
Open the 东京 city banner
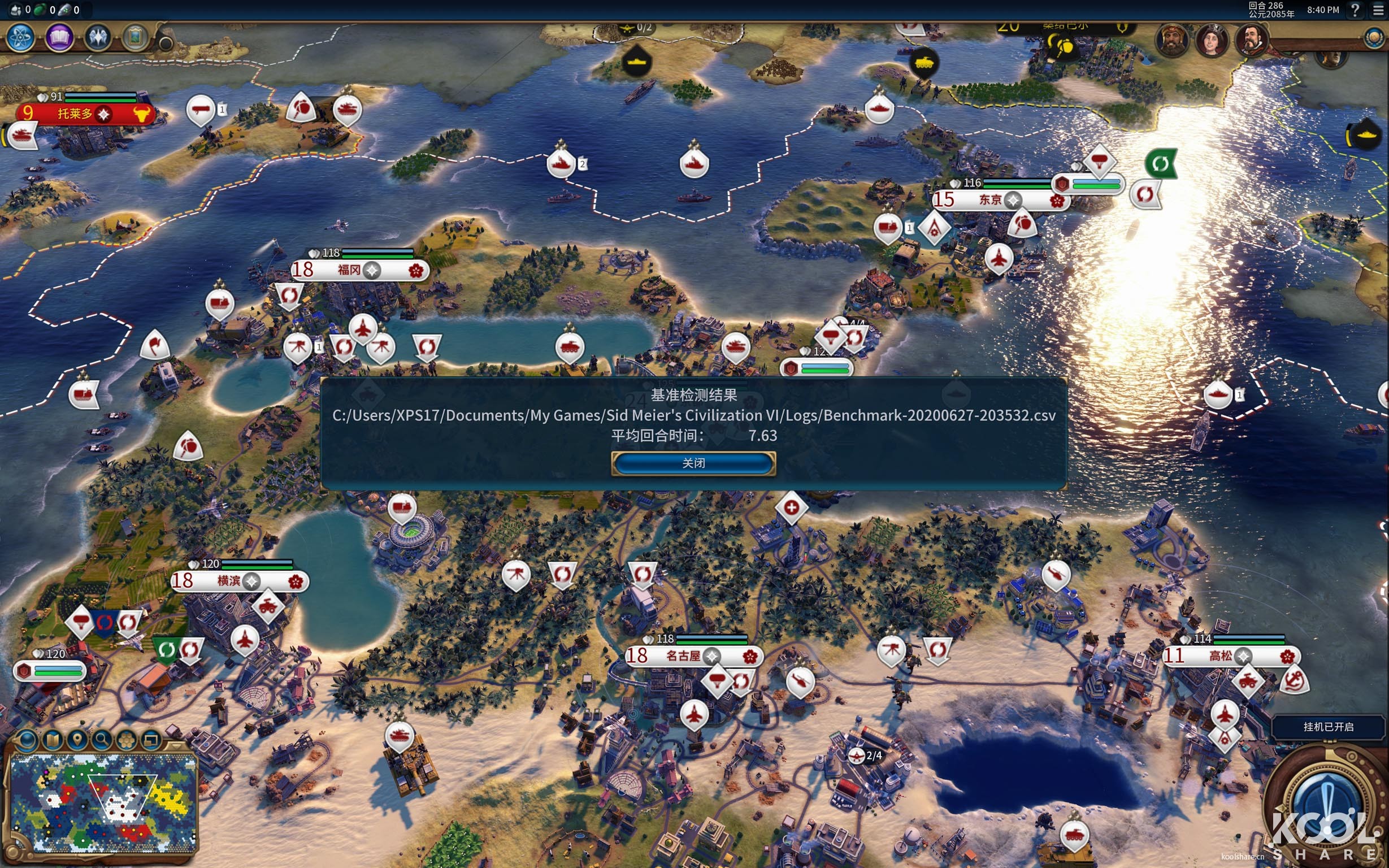coord(991,200)
